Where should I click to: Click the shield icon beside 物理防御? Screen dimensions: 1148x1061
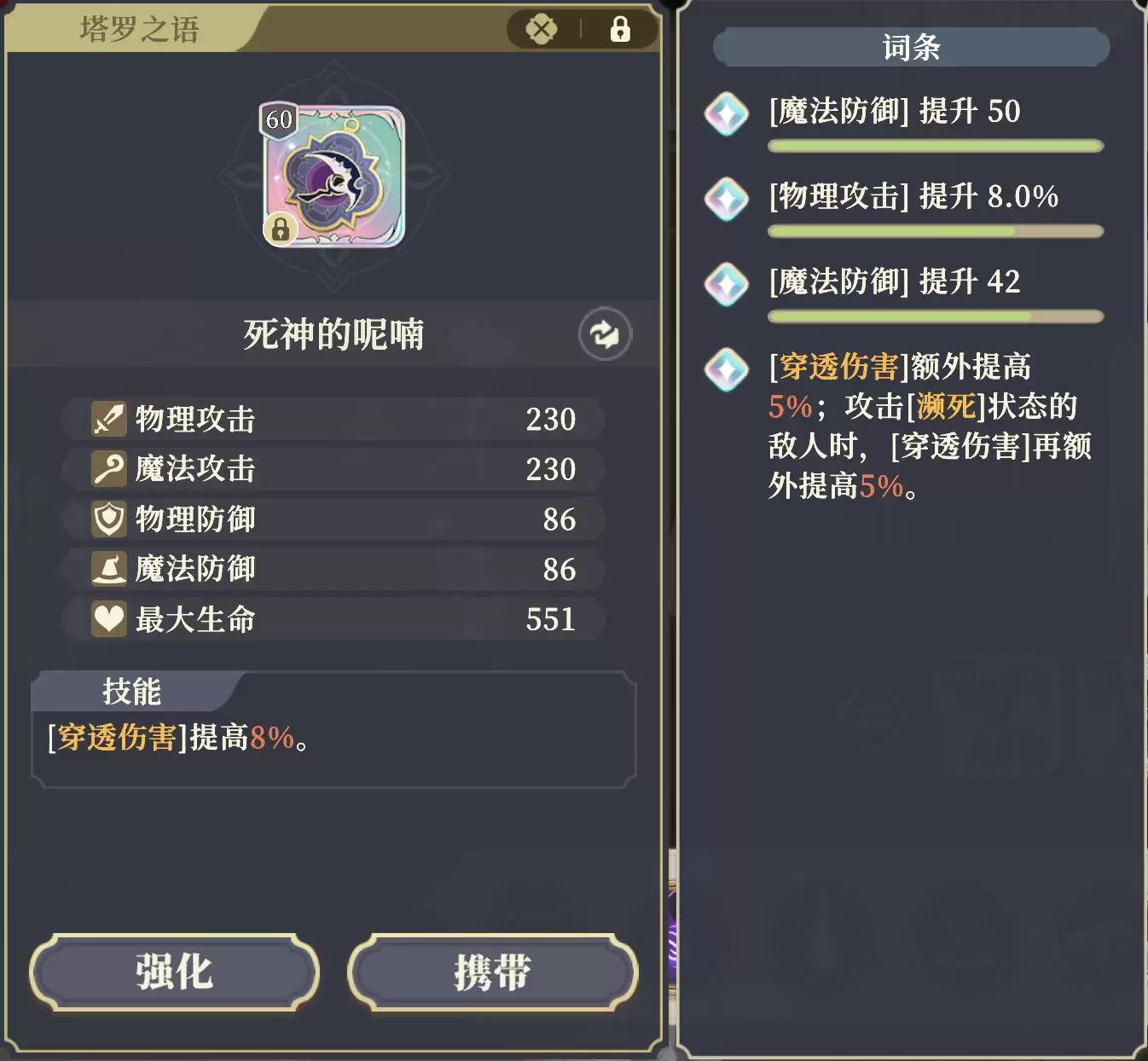point(107,519)
